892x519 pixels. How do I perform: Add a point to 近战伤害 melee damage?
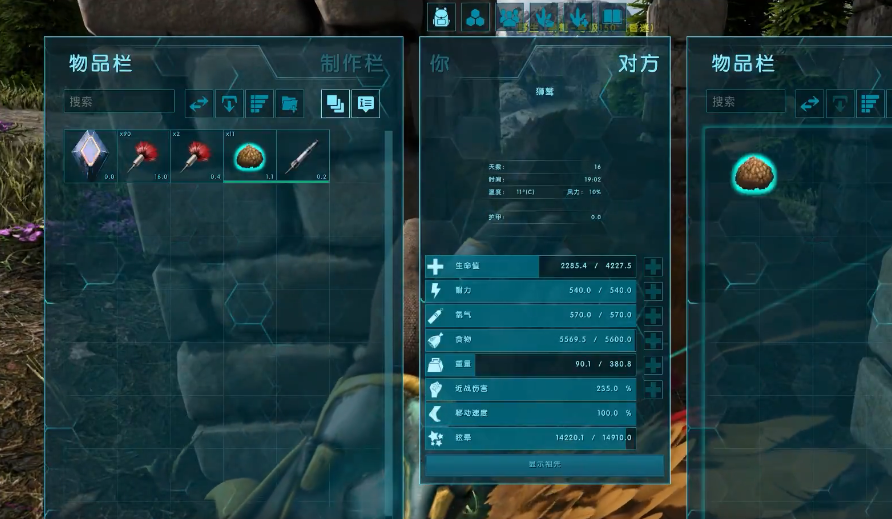pos(653,389)
